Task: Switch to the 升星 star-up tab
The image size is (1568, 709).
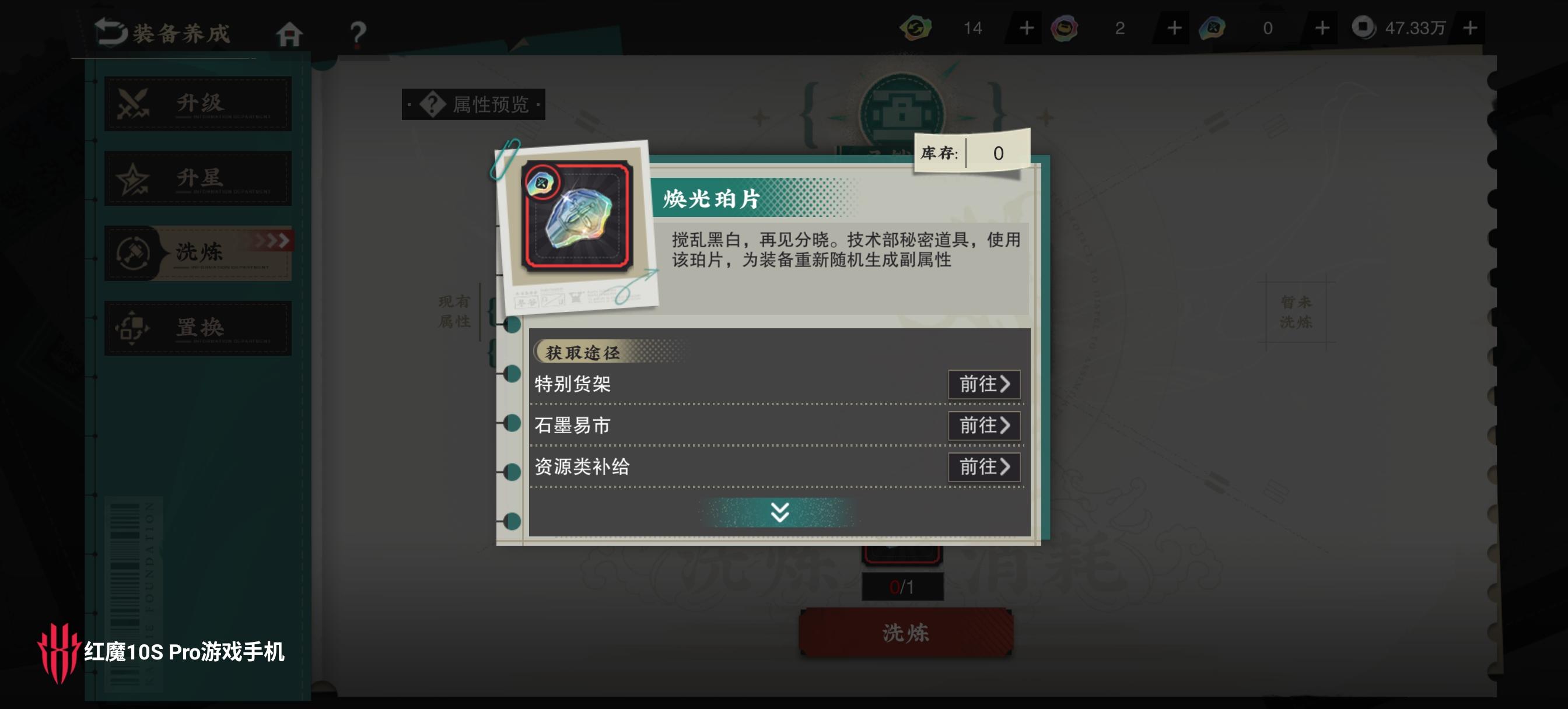Action: coord(197,178)
